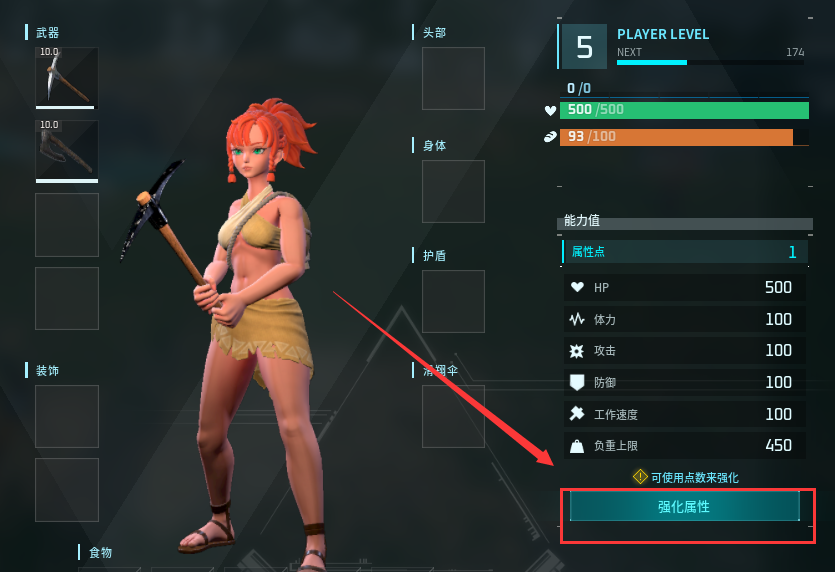
Task: Click the 属性点 attribute points row
Action: (x=684, y=252)
